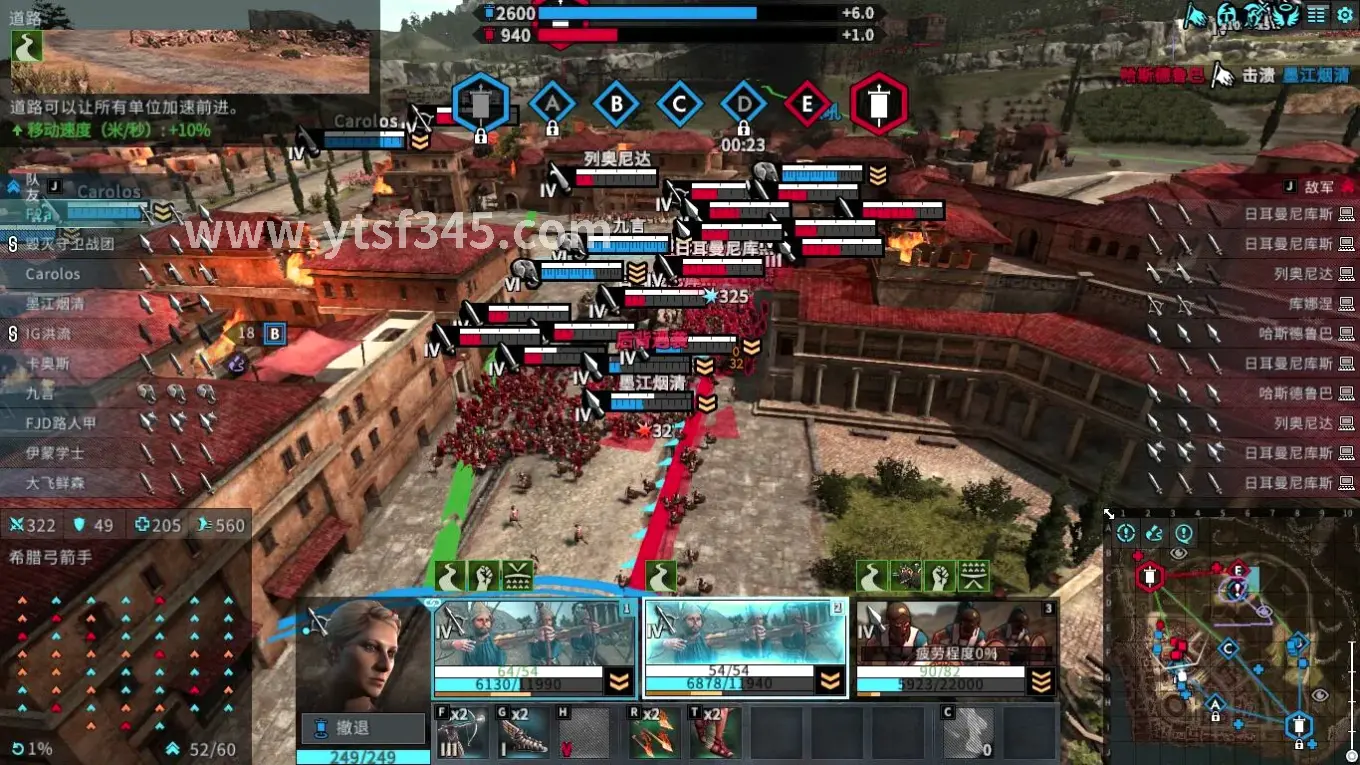Click capture point C on the minimap
Viewport: 1360px width, 765px height.
click(x=1229, y=648)
